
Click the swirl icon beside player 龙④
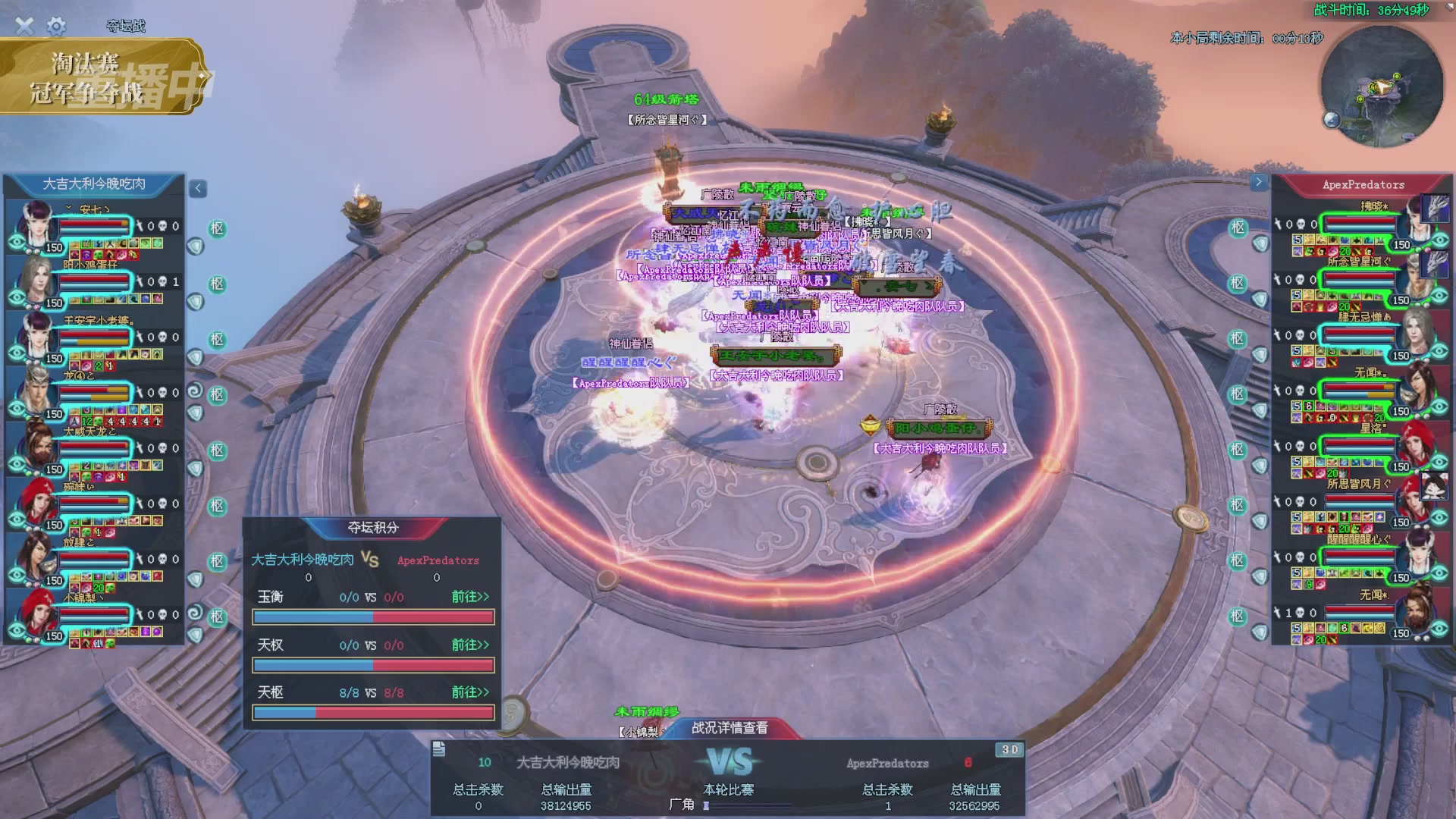coord(195,391)
